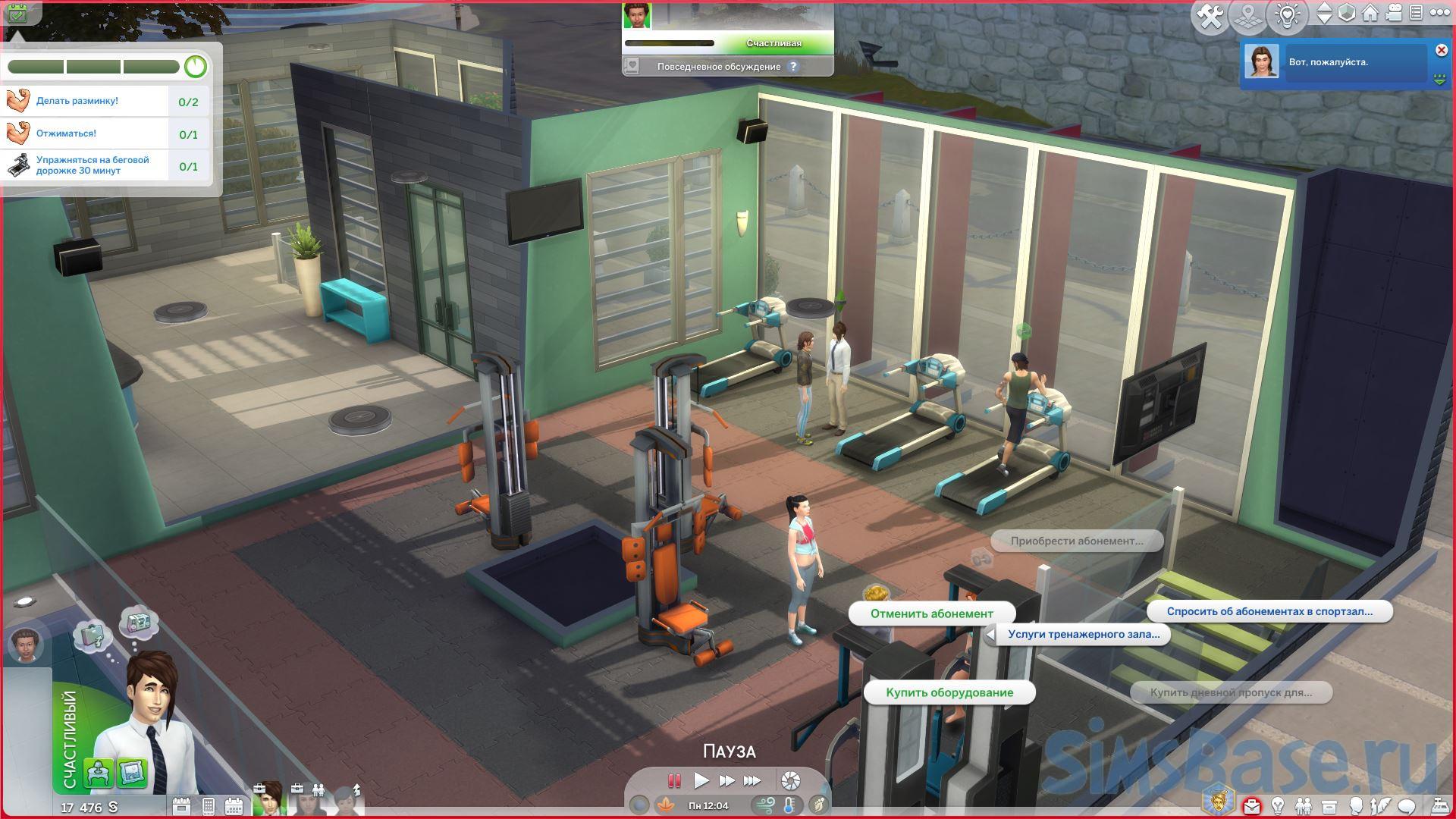
Task: Open the gallery lightbulb heart icon
Action: point(1287,15)
